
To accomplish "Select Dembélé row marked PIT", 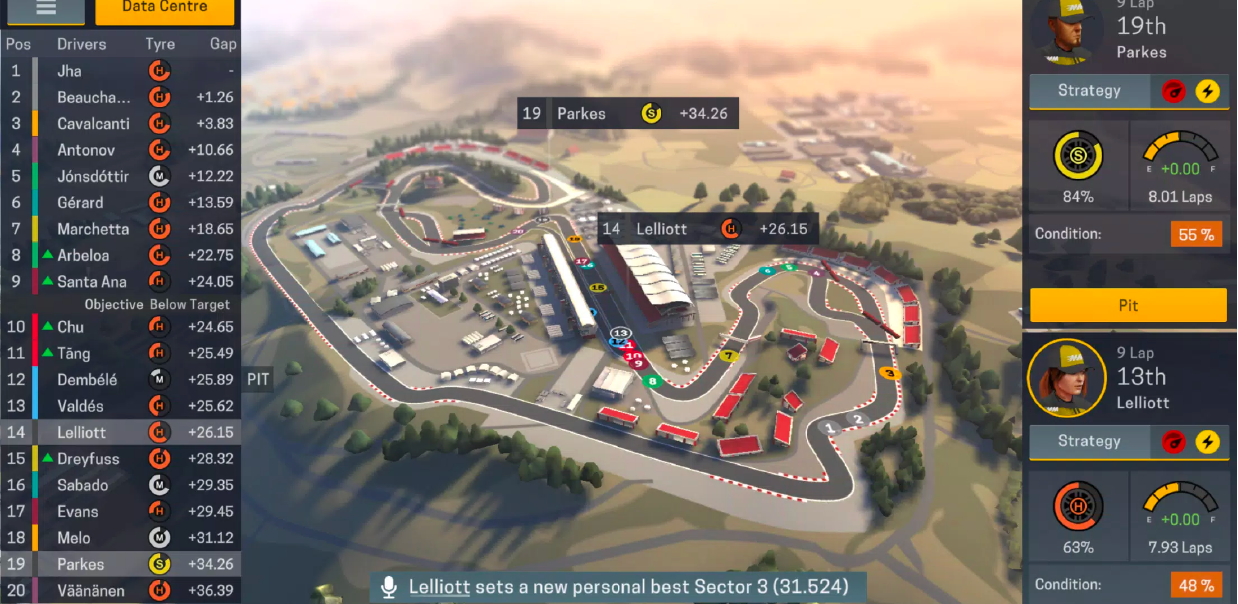I will (120, 380).
